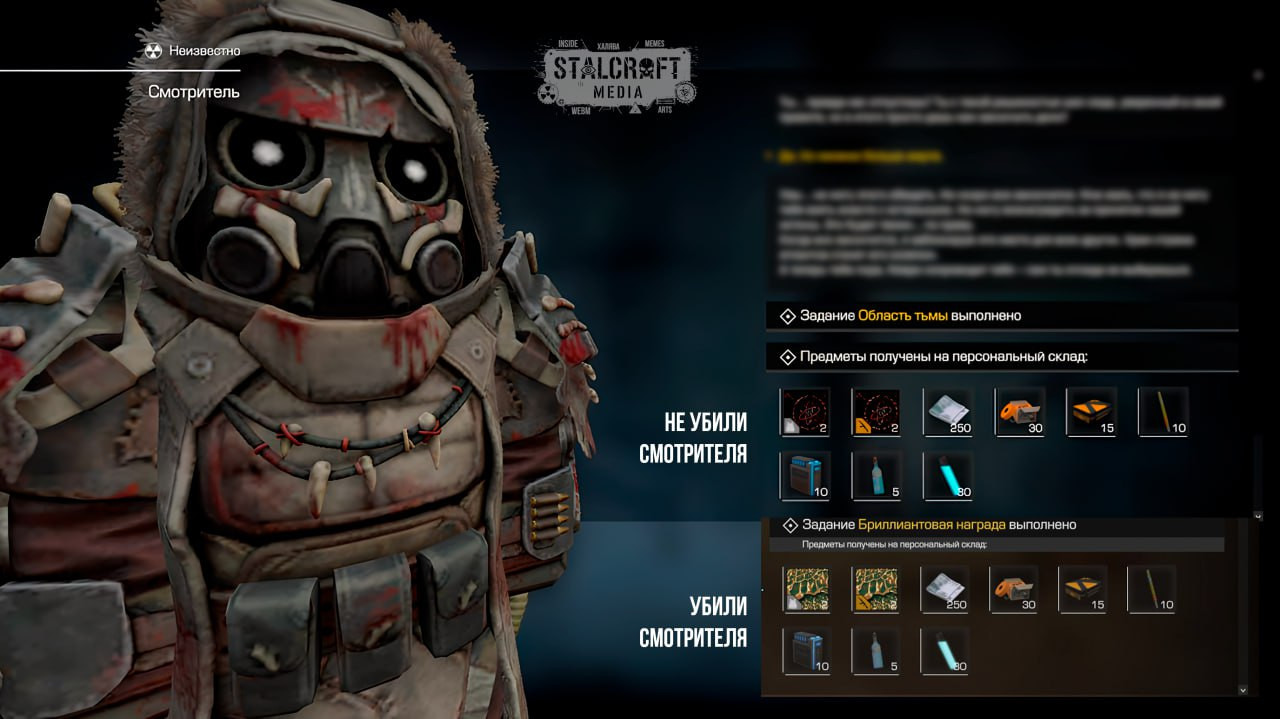Select the orange crate of 15 under Бриллиантовая награда
1280x719 pixels.
tap(1083, 589)
